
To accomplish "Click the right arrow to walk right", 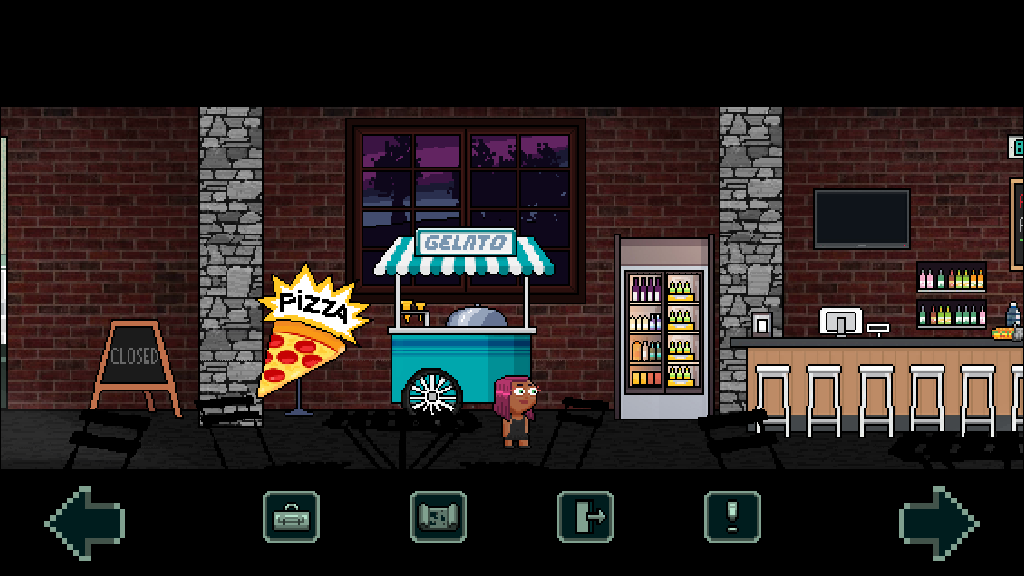I will click(x=938, y=521).
